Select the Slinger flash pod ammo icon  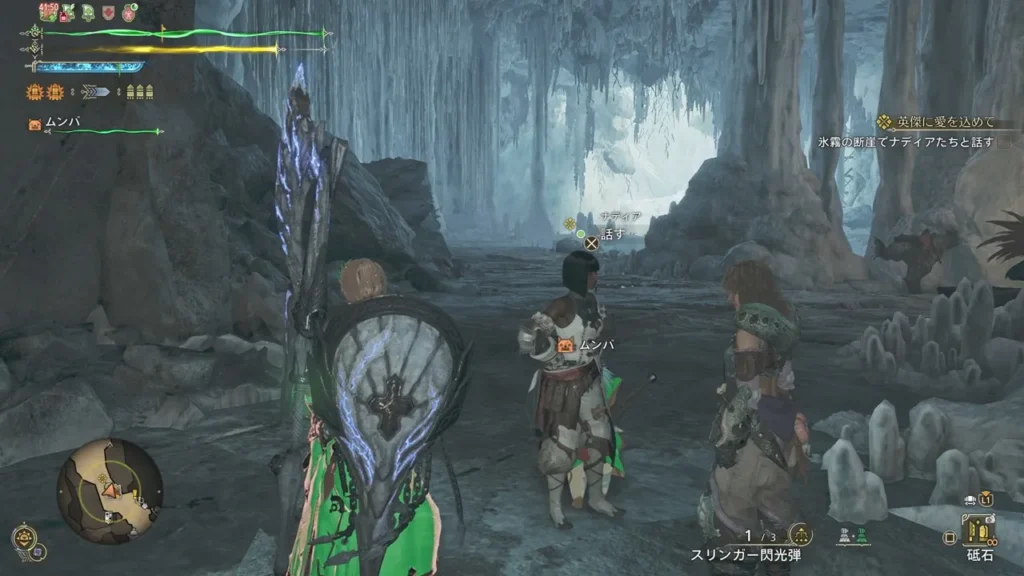pos(799,534)
